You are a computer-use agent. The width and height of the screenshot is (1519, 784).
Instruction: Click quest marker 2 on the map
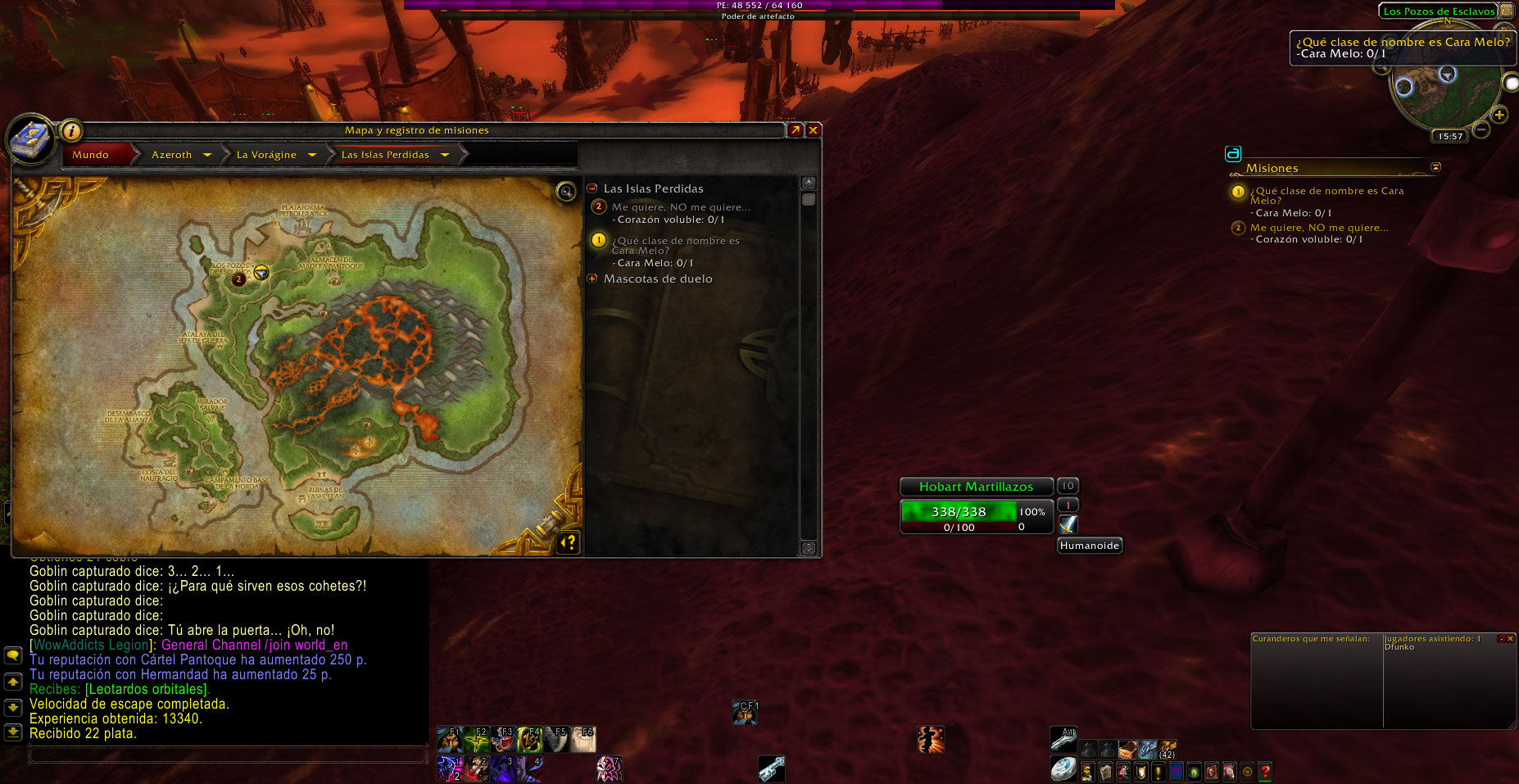(238, 279)
